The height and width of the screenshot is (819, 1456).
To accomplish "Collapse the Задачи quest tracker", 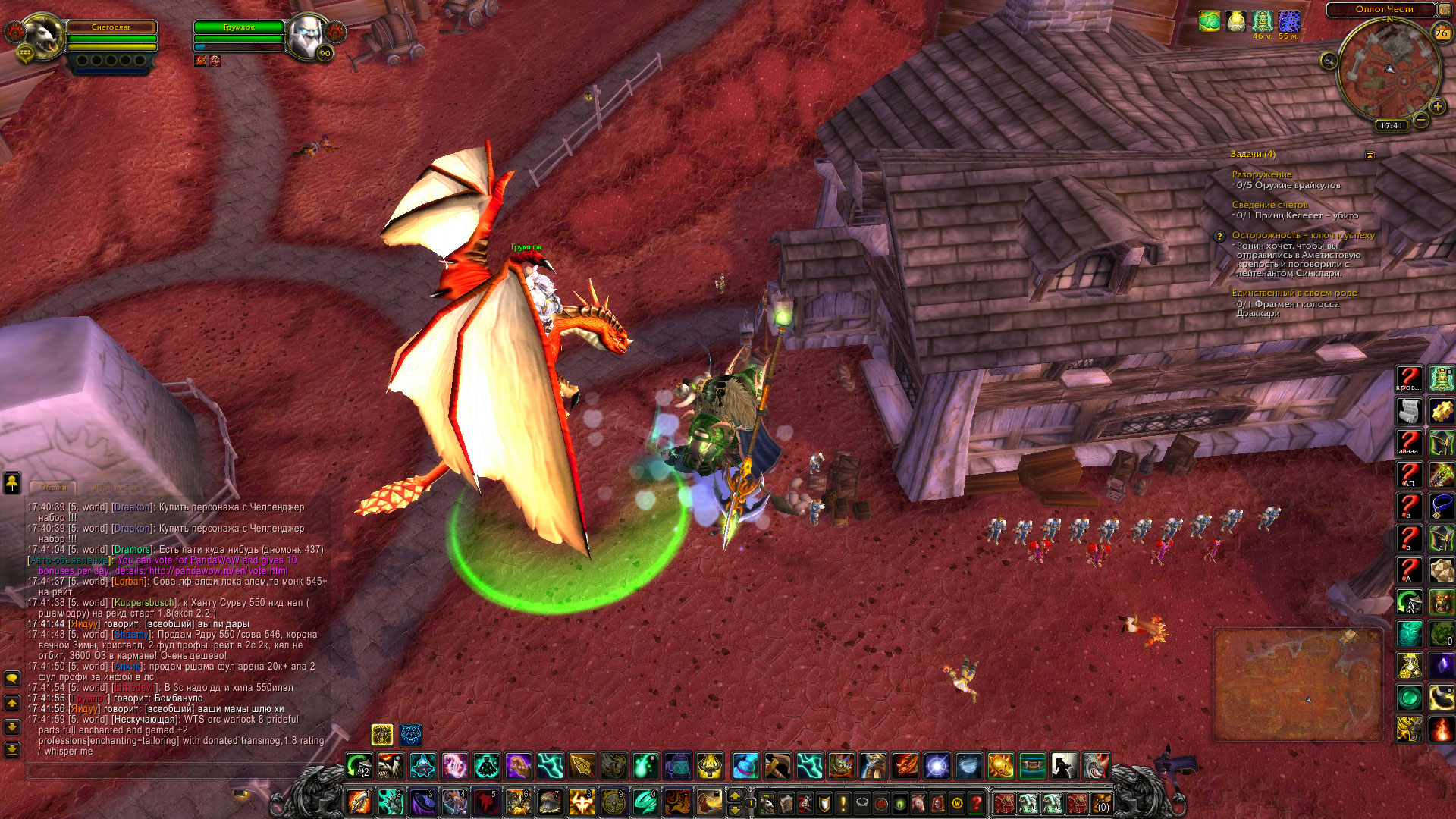I will (x=1370, y=155).
